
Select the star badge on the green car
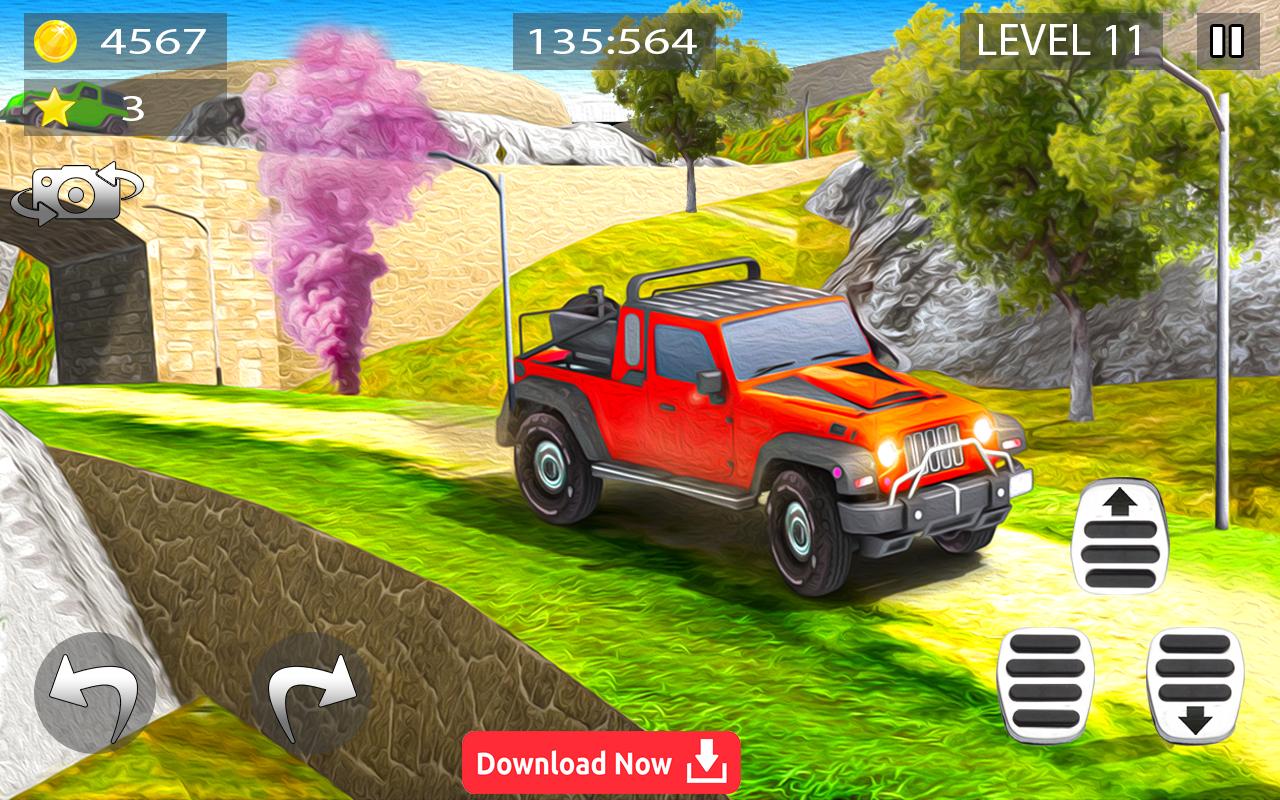(x=57, y=105)
